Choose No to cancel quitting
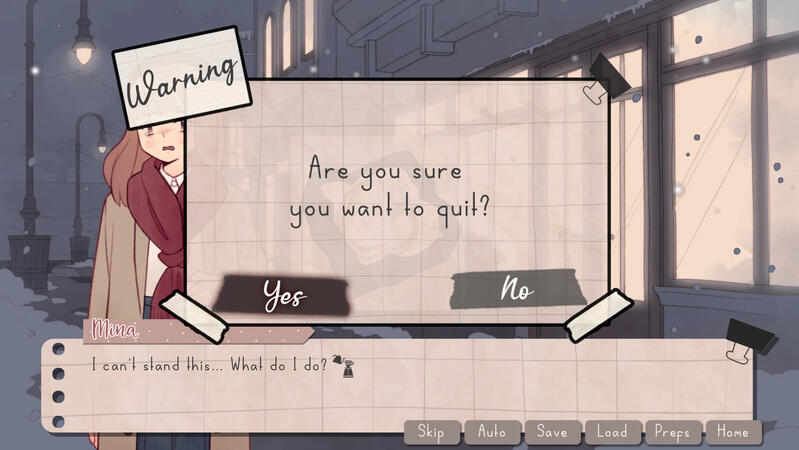Viewport: 799px width, 450px height. coord(516,290)
